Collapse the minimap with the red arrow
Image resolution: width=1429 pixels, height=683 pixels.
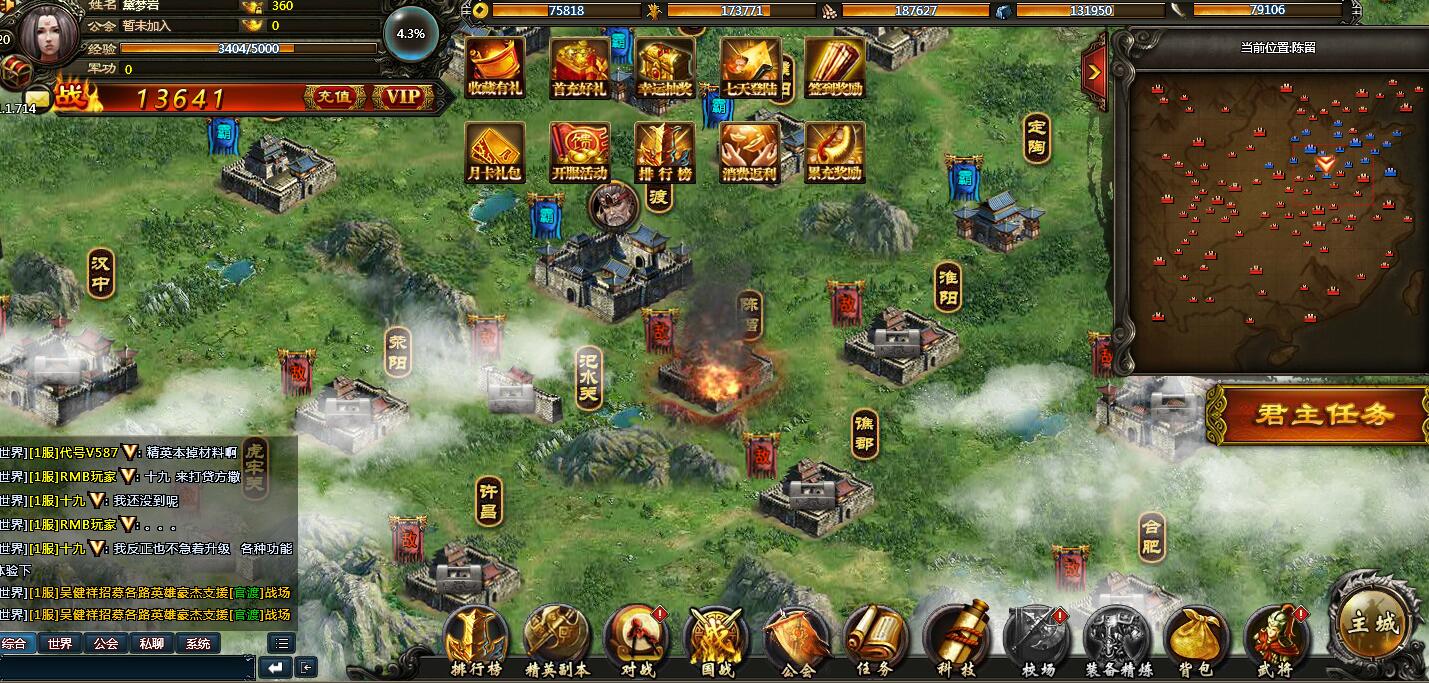click(1094, 72)
